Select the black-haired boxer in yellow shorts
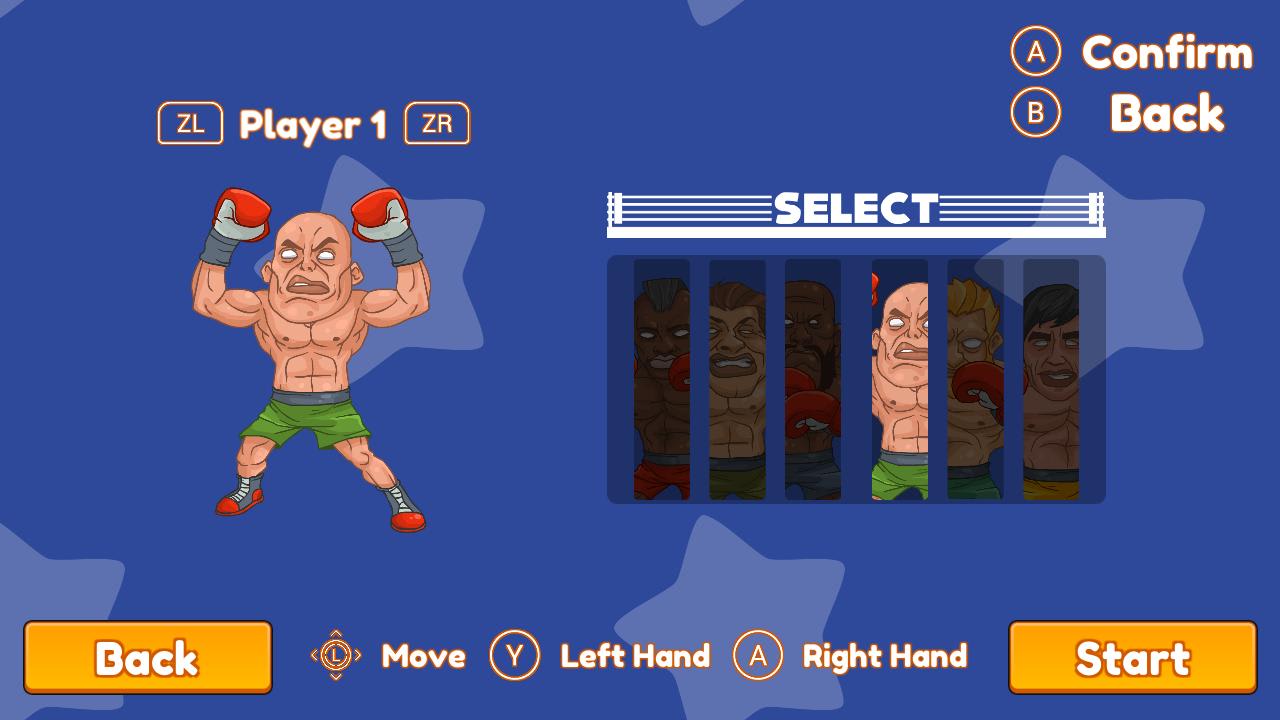 tap(1054, 380)
